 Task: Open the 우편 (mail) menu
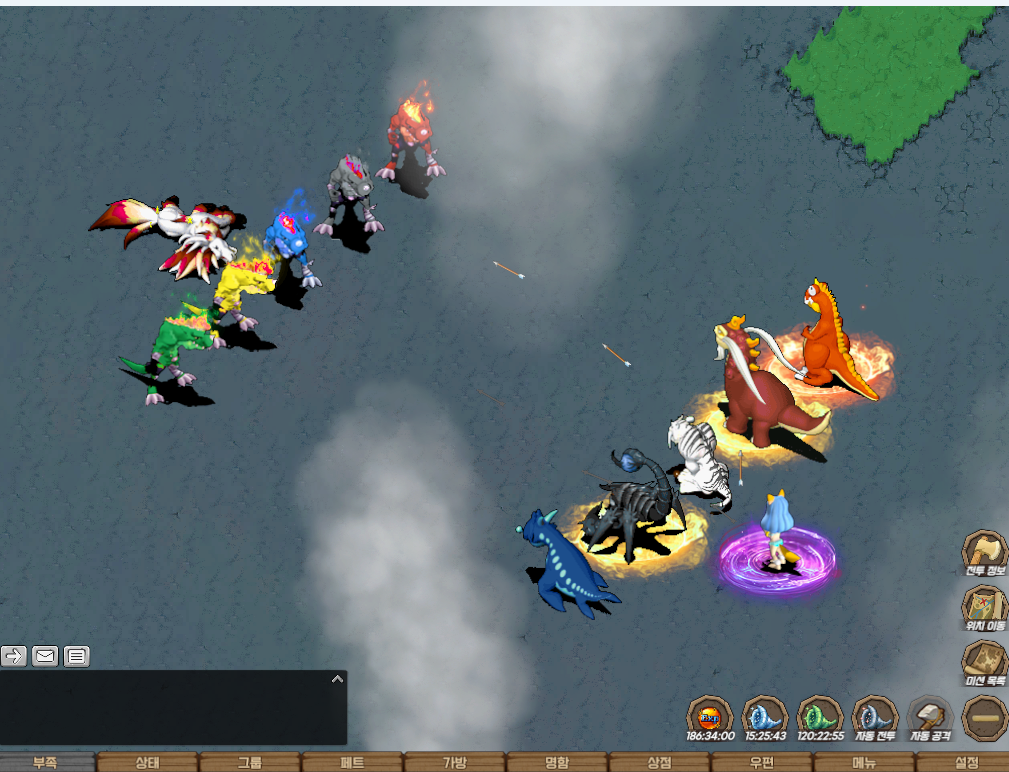click(x=761, y=762)
